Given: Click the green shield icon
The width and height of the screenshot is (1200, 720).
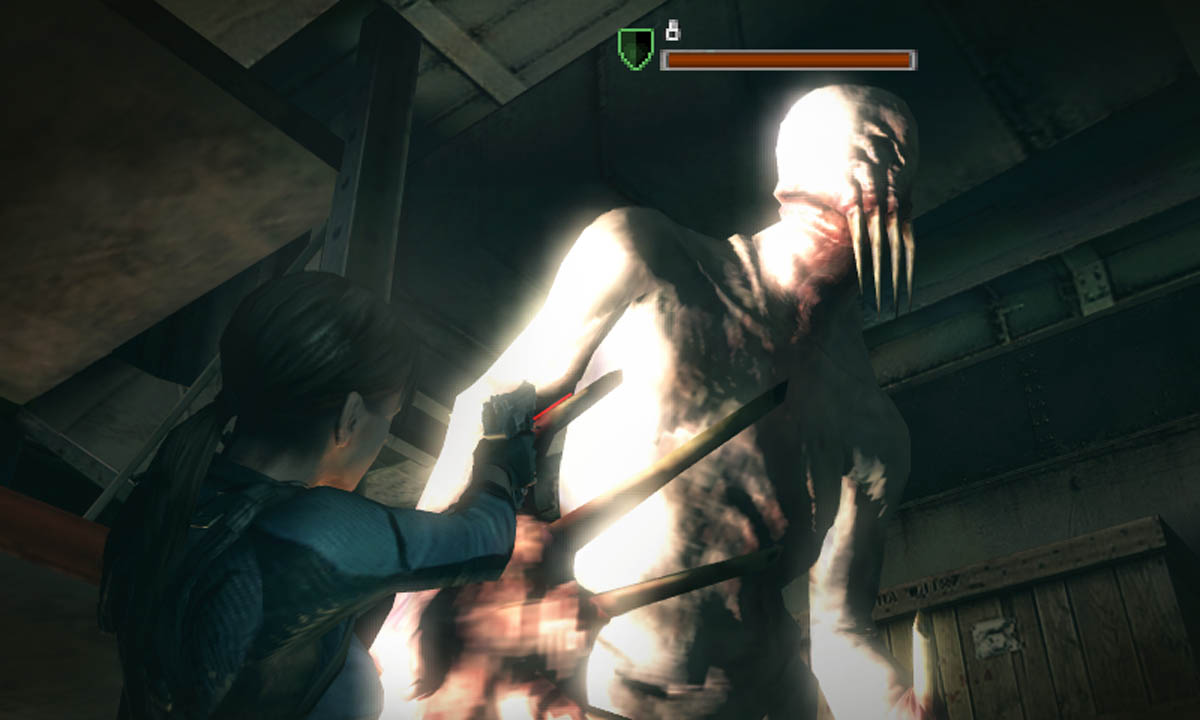Looking at the screenshot, I should click(x=635, y=48).
